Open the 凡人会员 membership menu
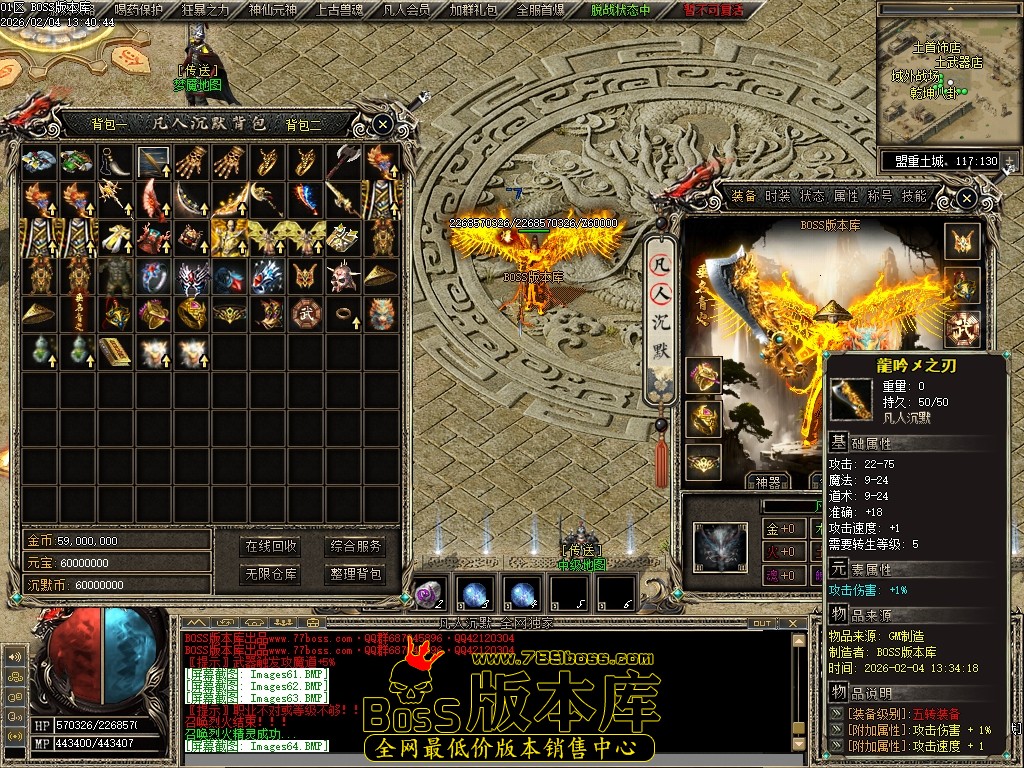Viewport: 1024px width, 768px height. click(x=407, y=11)
